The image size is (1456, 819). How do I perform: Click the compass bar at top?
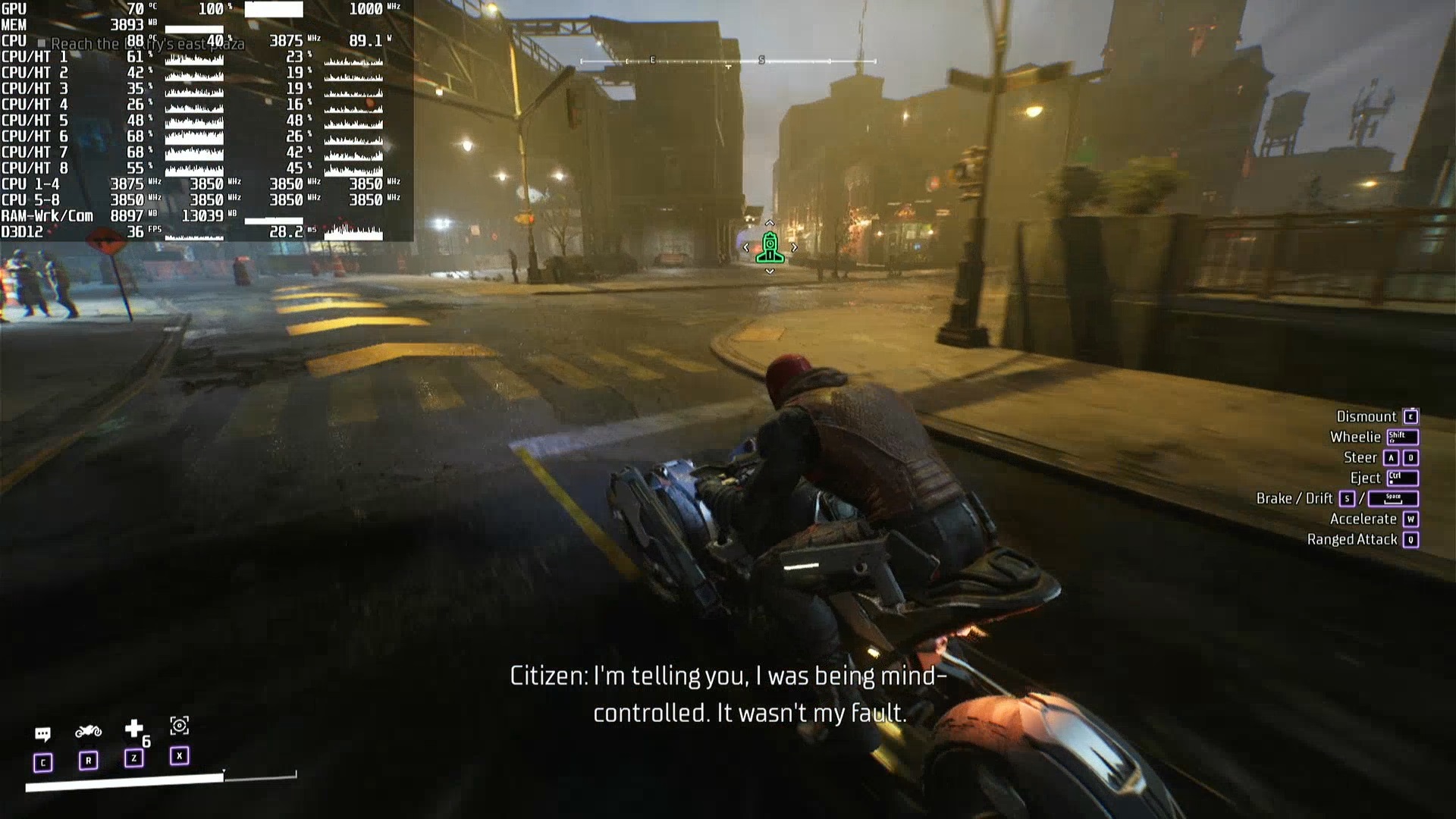(728, 61)
